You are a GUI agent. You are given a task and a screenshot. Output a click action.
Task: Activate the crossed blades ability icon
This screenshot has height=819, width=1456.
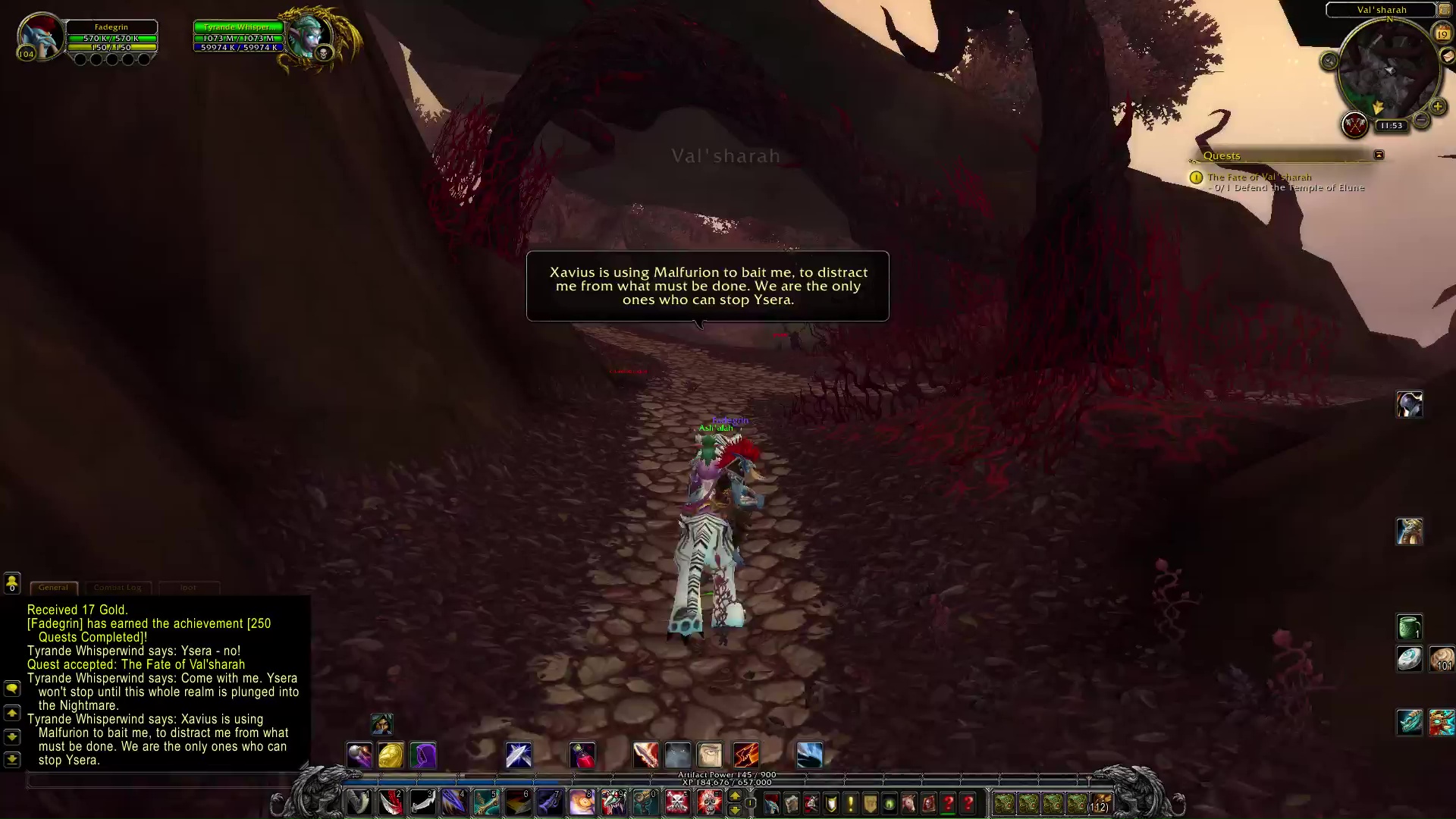tap(519, 755)
